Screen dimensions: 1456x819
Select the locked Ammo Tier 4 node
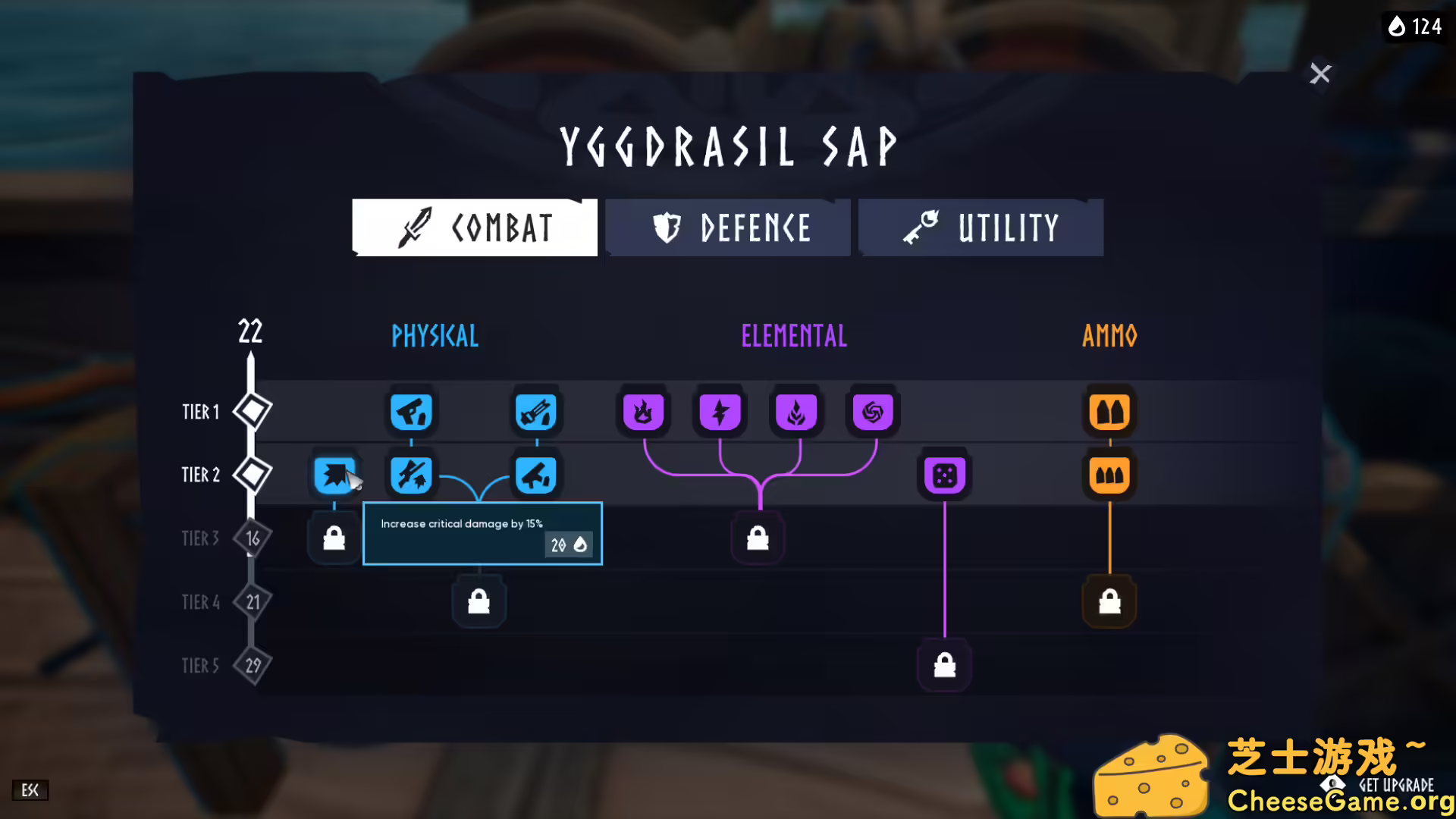click(1109, 602)
